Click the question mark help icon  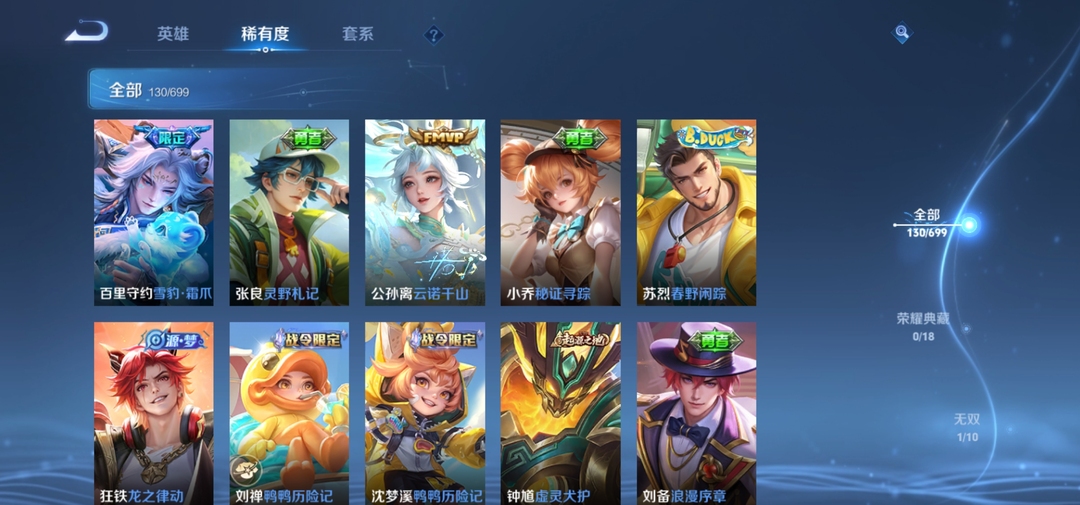(433, 35)
